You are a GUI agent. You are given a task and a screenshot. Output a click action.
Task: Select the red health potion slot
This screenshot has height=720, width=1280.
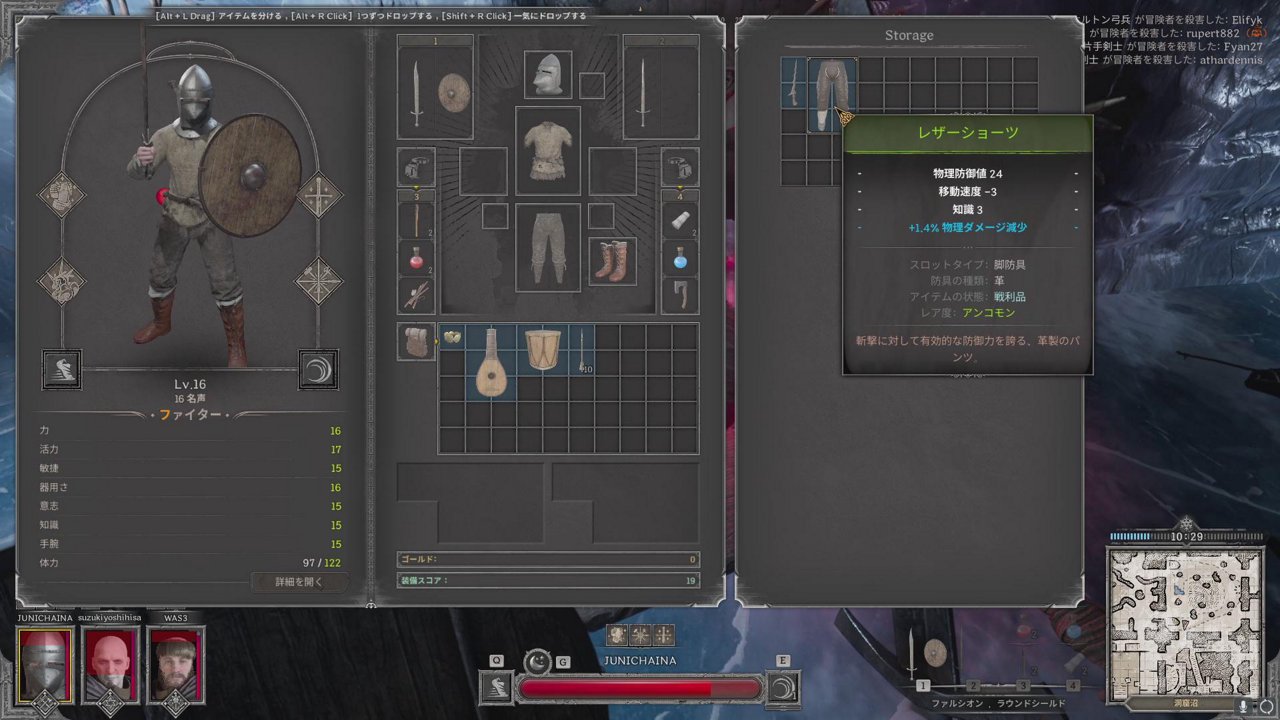(x=416, y=258)
